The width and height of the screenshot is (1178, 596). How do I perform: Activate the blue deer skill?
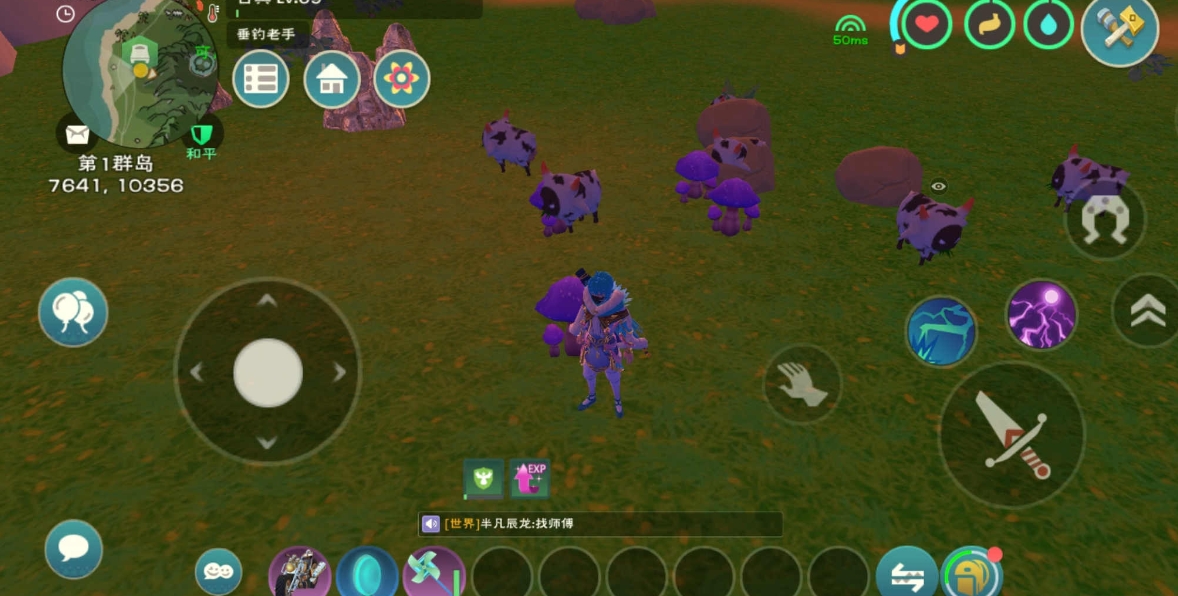[941, 332]
